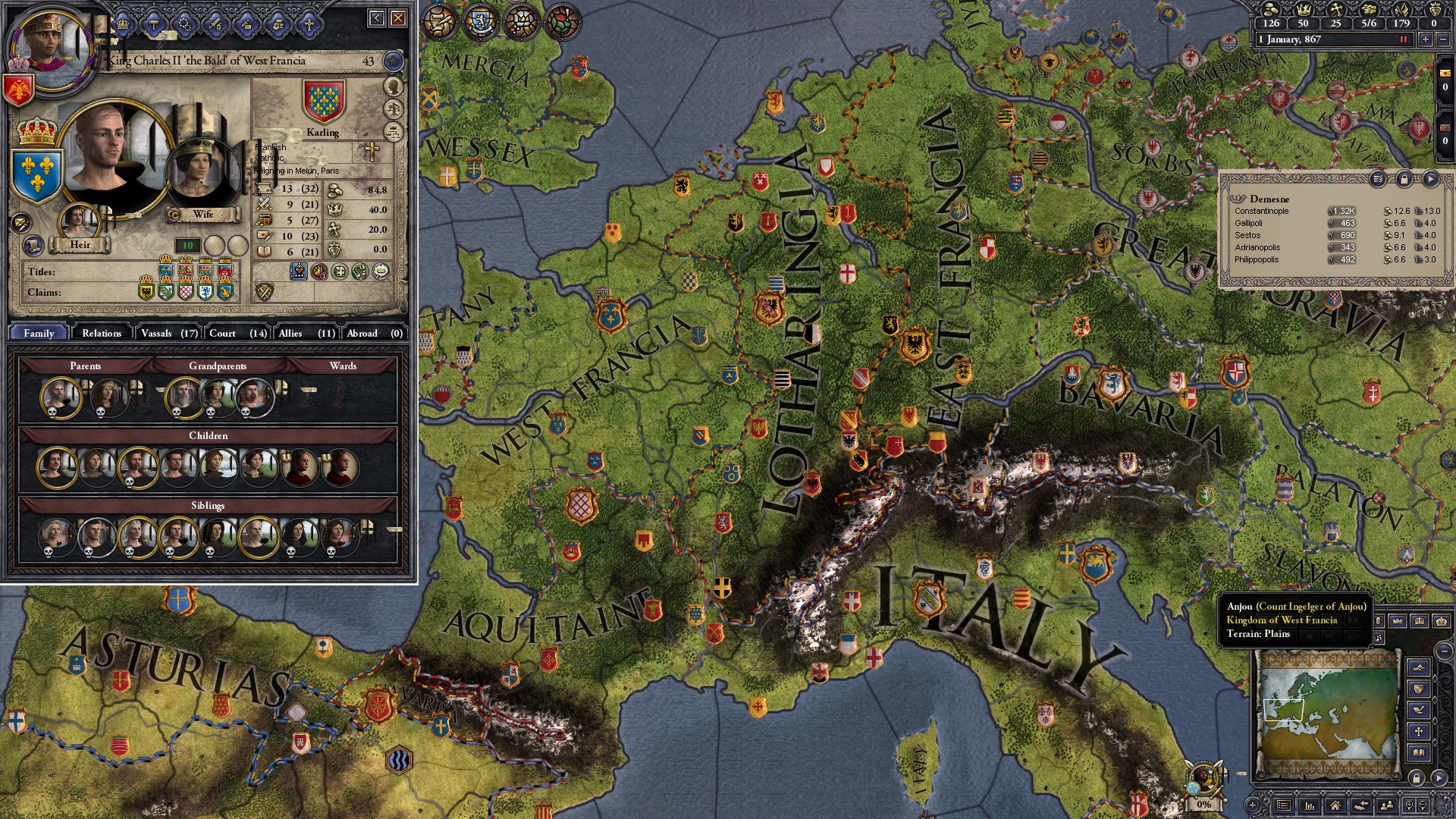Increase game speed with plus button

(x=1426, y=39)
